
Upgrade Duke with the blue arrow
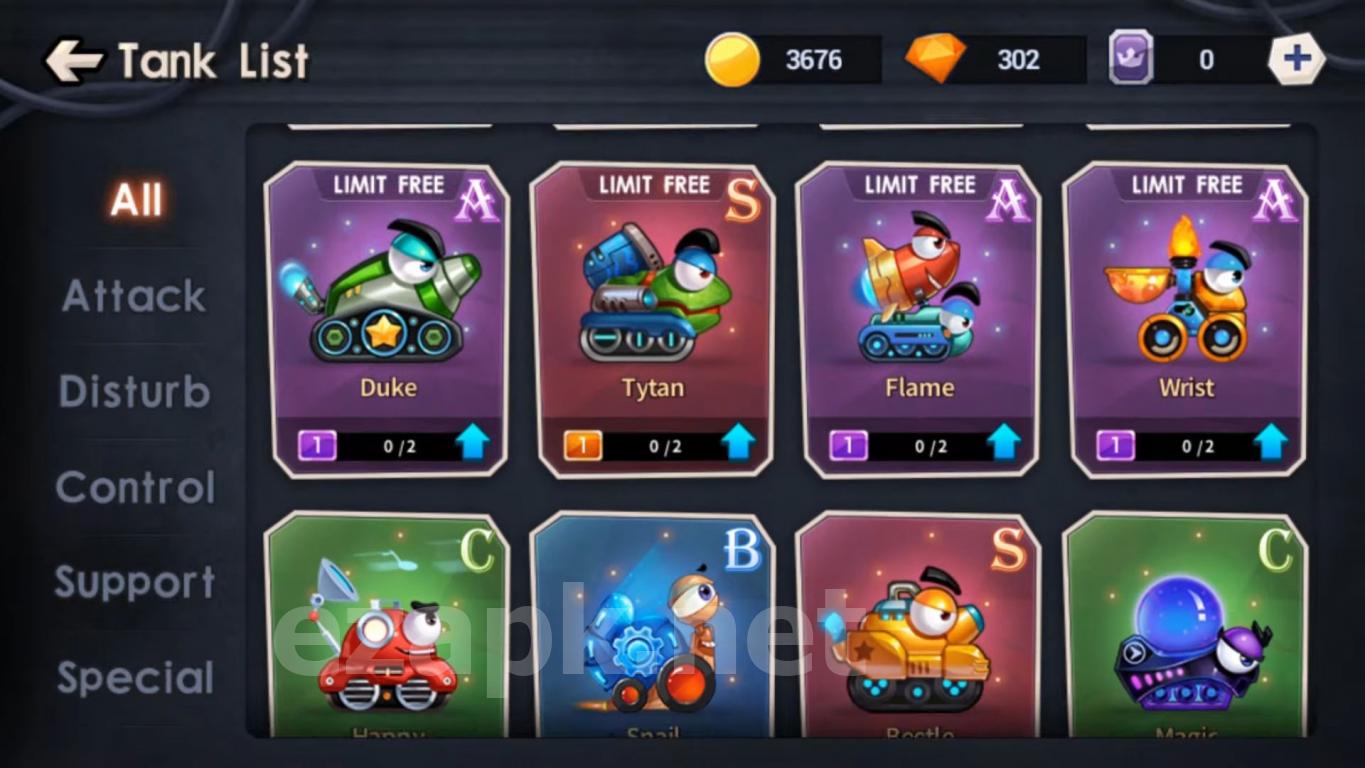coord(473,442)
